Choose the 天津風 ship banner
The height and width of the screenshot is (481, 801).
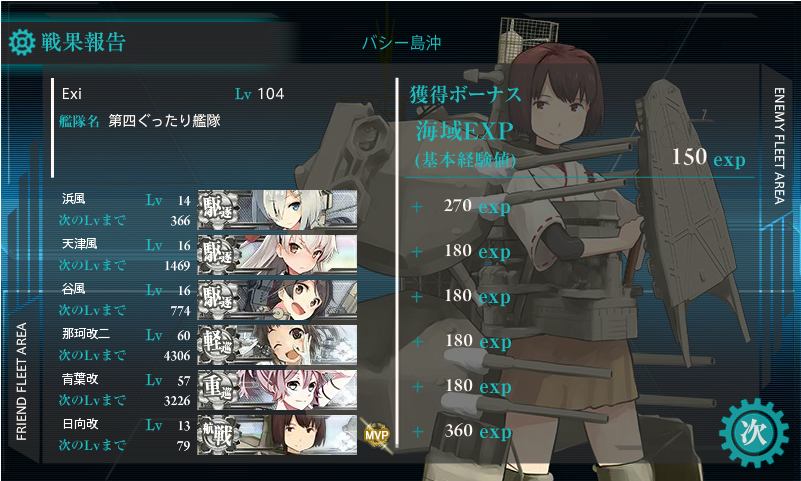[x=278, y=253]
